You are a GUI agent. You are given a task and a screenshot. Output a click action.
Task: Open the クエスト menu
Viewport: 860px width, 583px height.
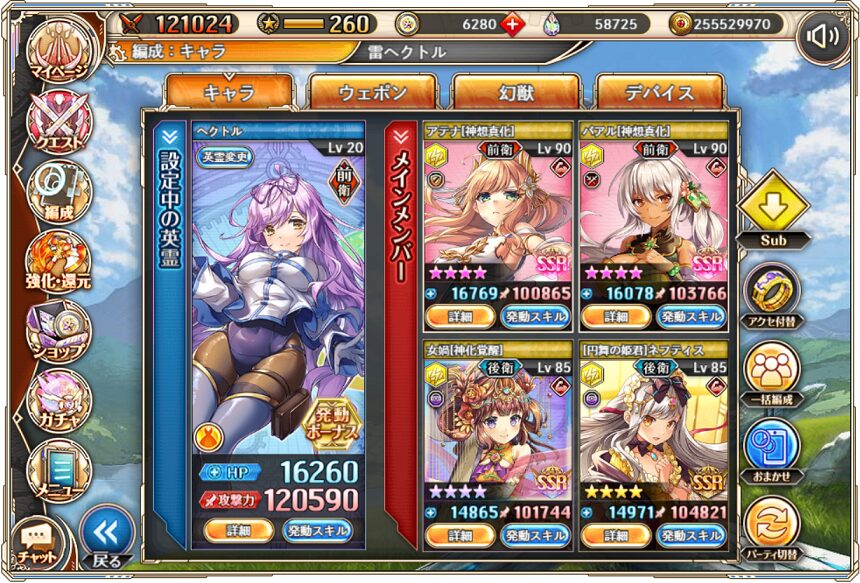coord(57,122)
